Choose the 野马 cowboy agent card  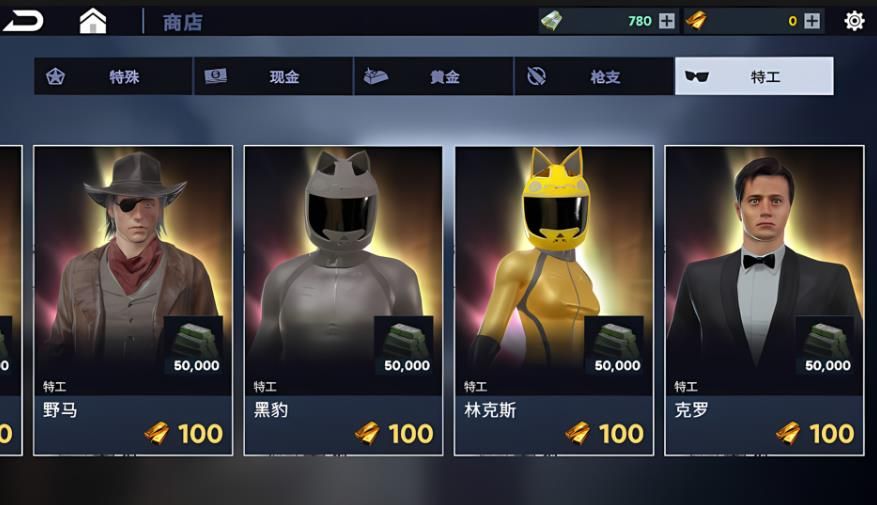(133, 300)
